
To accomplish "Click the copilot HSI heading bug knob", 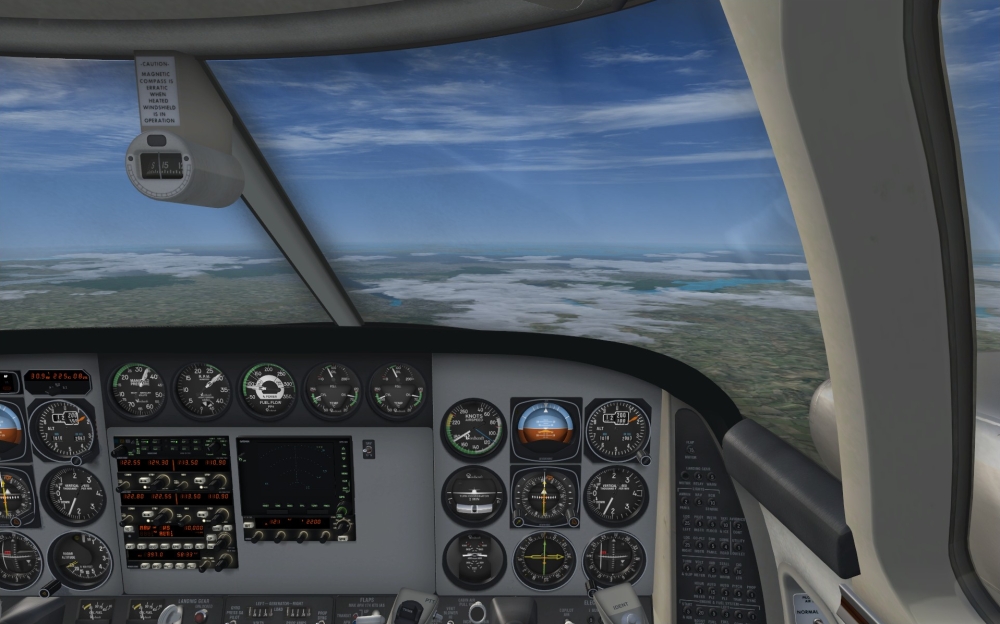I will [x=573, y=521].
